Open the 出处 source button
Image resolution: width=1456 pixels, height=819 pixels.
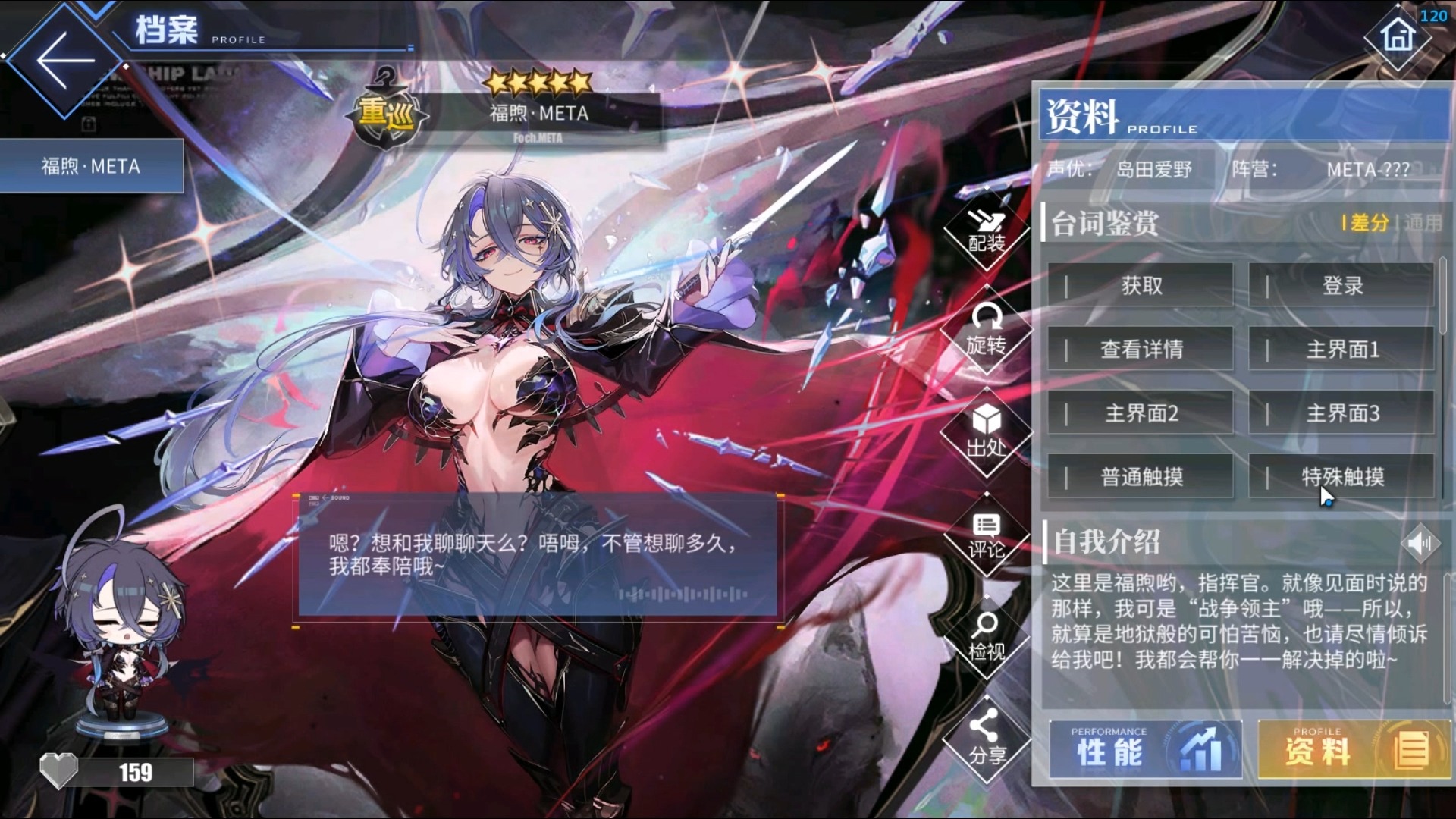pos(986,433)
